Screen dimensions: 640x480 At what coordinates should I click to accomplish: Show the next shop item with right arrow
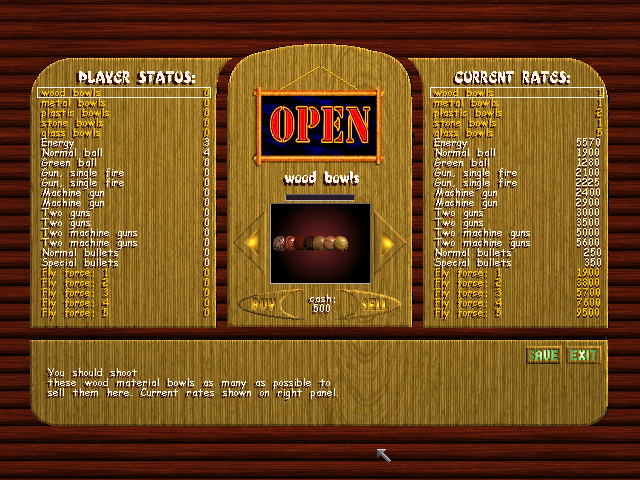(391, 243)
